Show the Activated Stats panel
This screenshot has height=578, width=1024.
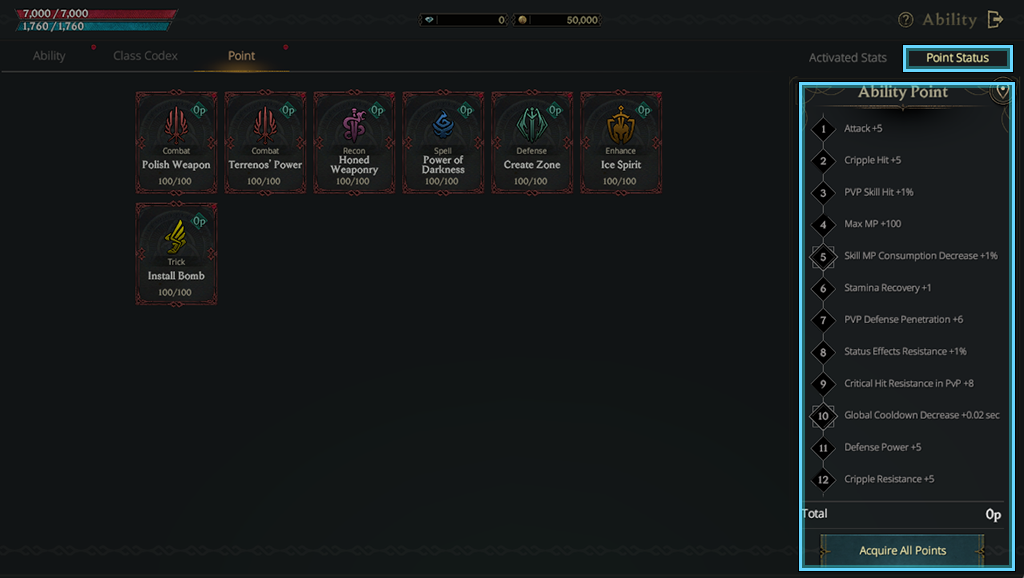[847, 58]
